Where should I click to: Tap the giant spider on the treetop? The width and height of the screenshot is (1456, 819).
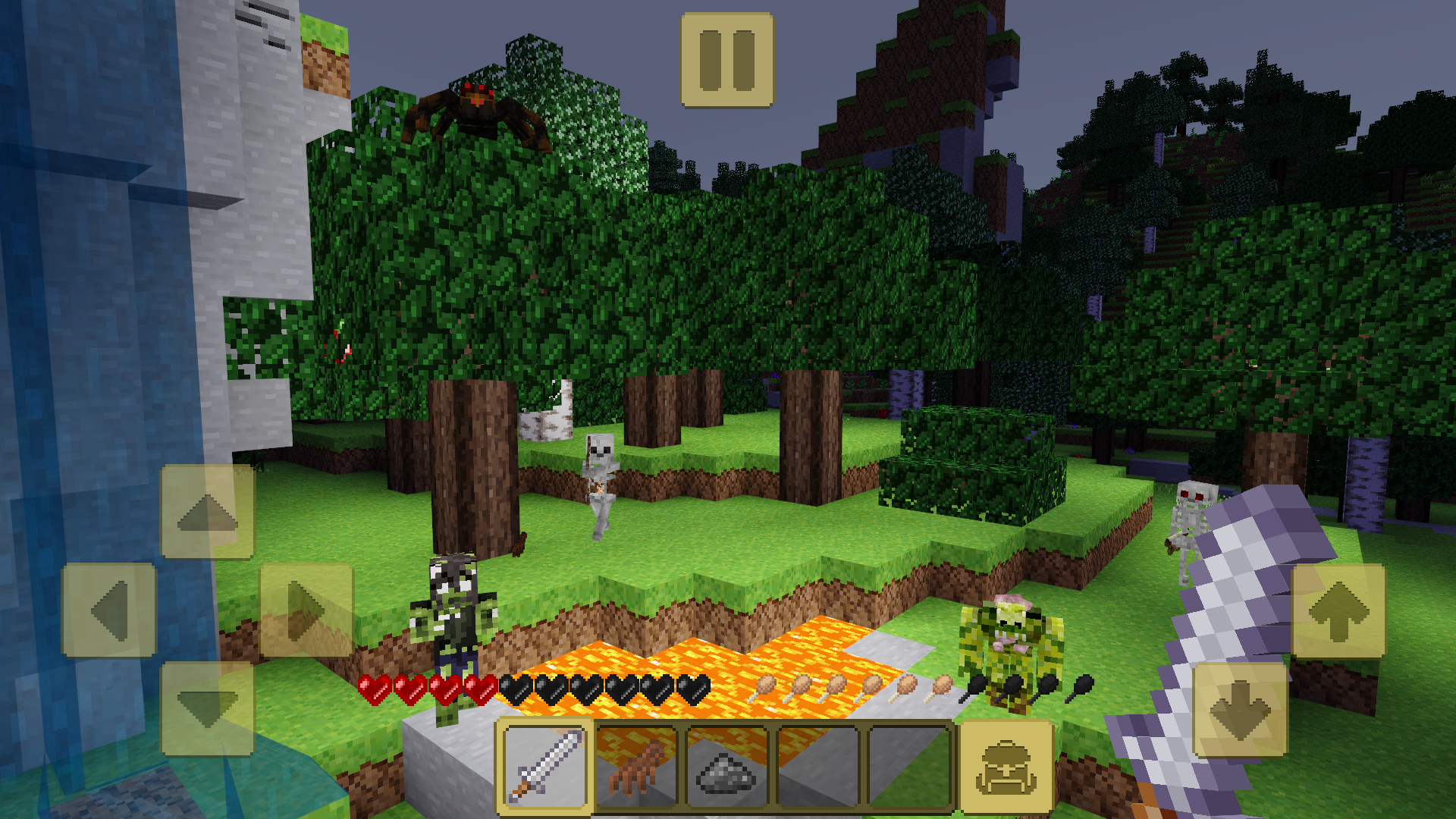[478, 106]
